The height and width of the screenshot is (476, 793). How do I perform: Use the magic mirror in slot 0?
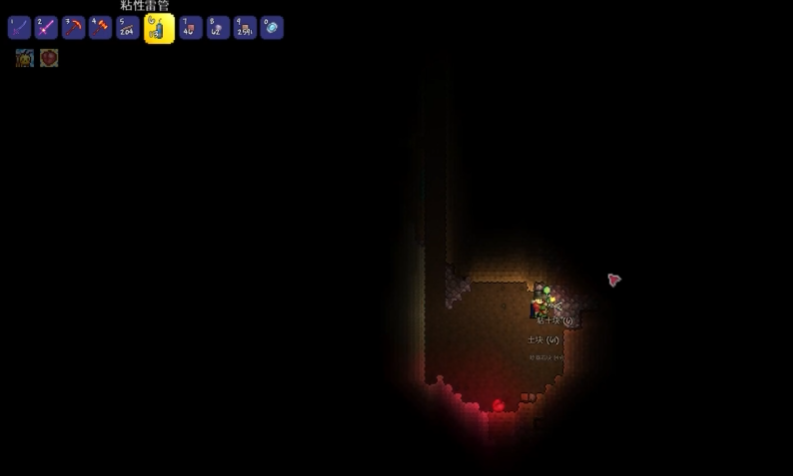click(272, 28)
